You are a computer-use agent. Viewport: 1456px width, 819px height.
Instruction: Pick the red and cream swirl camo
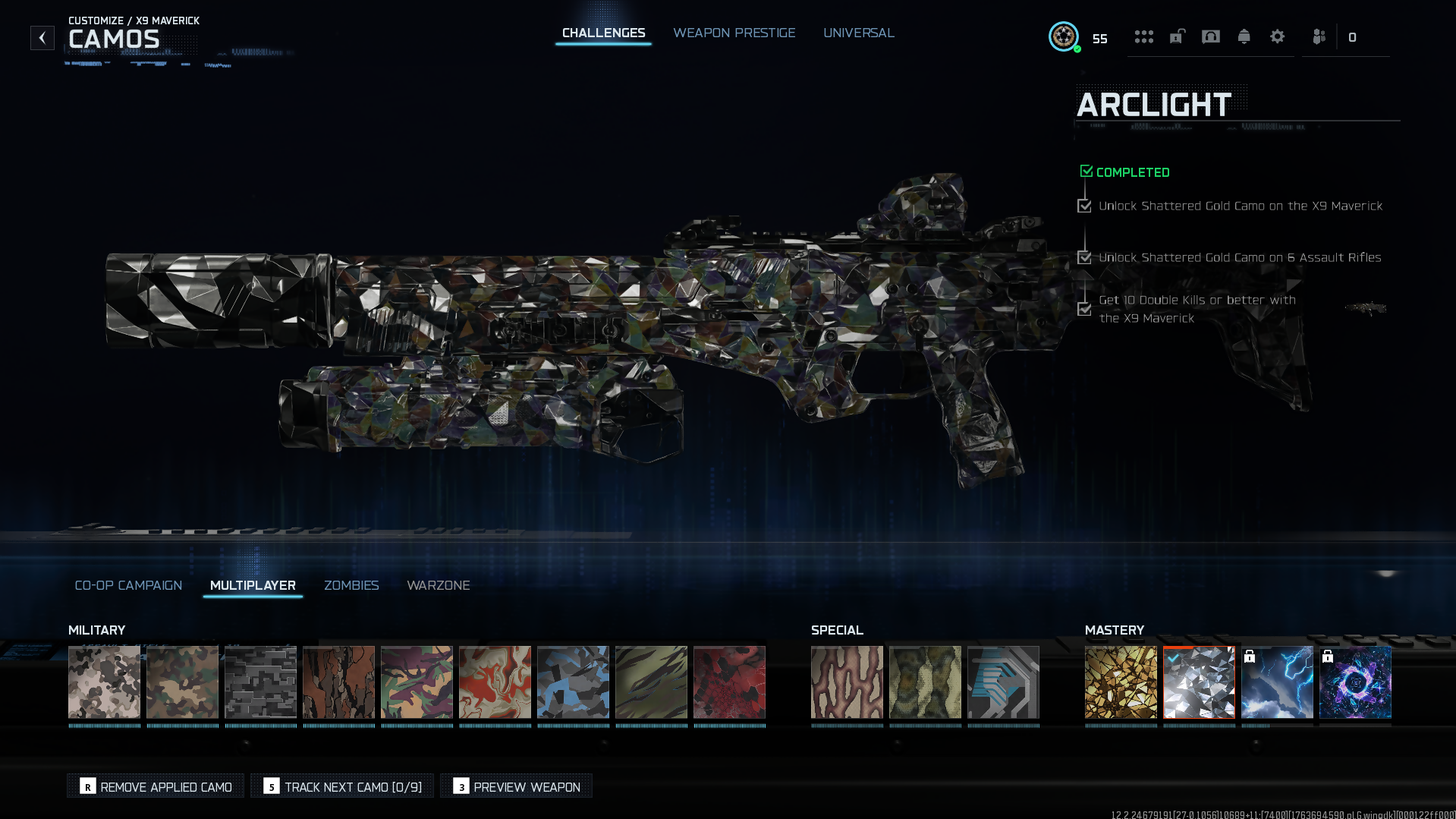(495, 682)
